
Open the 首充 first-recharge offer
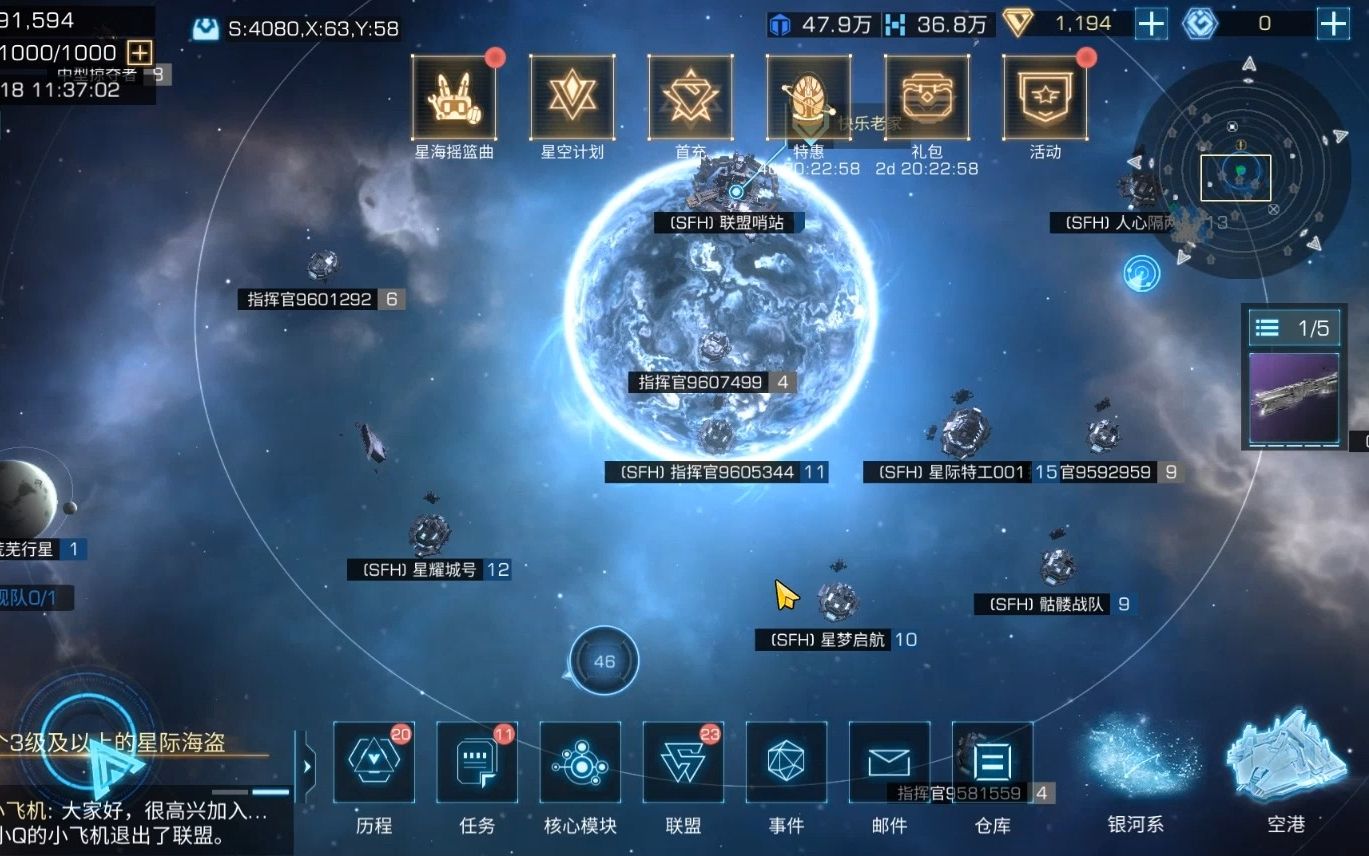tap(690, 98)
